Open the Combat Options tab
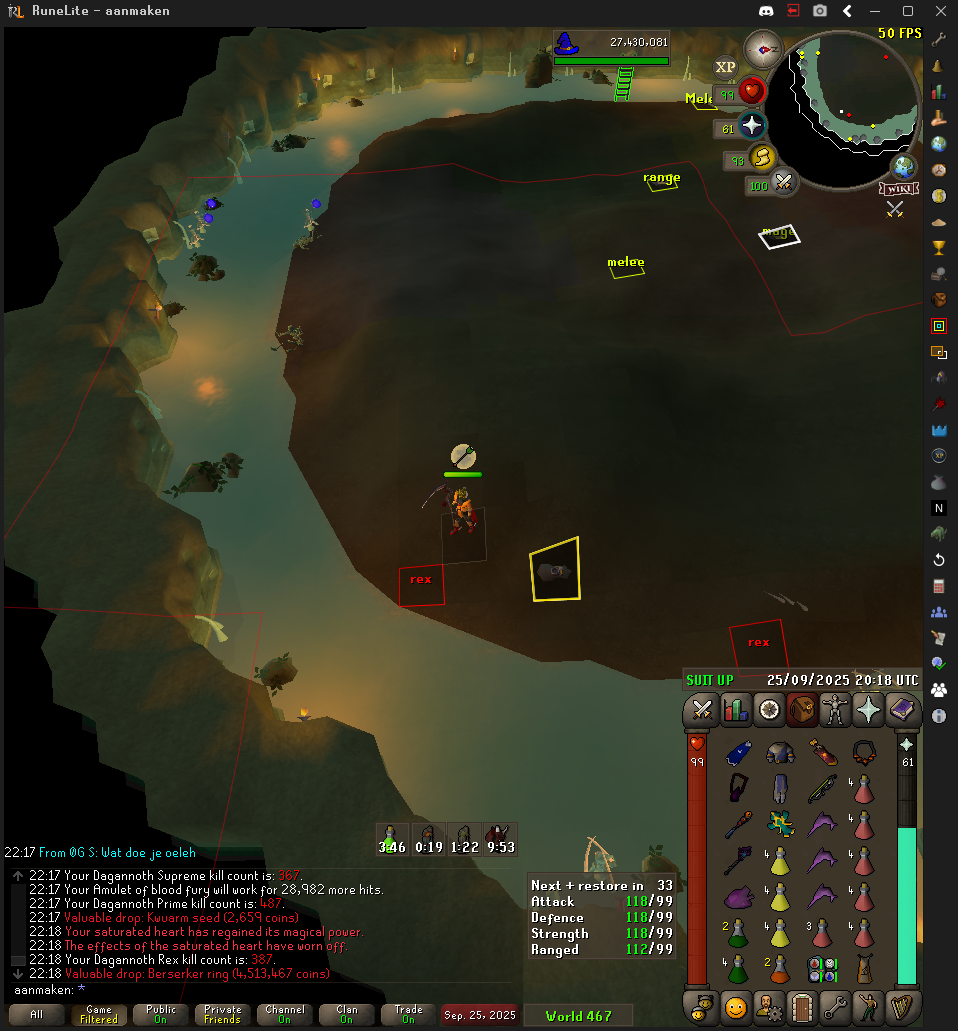 tap(702, 710)
